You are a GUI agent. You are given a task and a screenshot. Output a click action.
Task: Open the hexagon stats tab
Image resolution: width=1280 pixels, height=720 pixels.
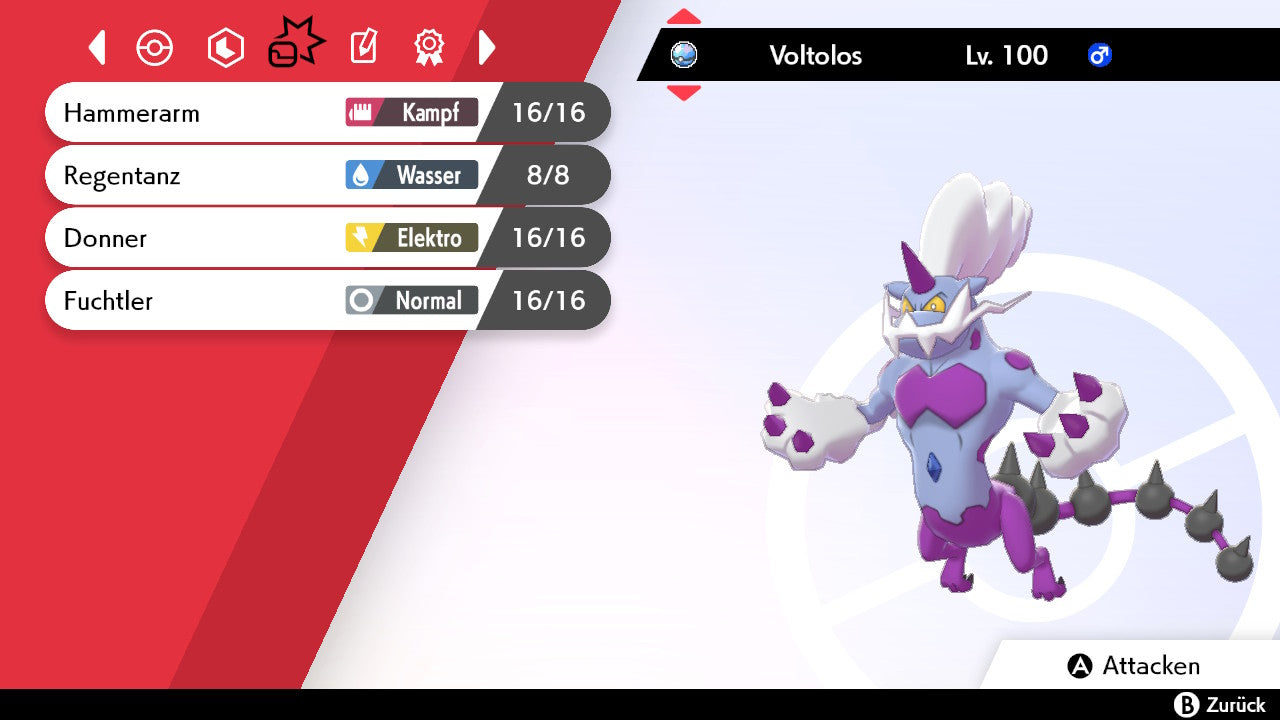tap(225, 48)
